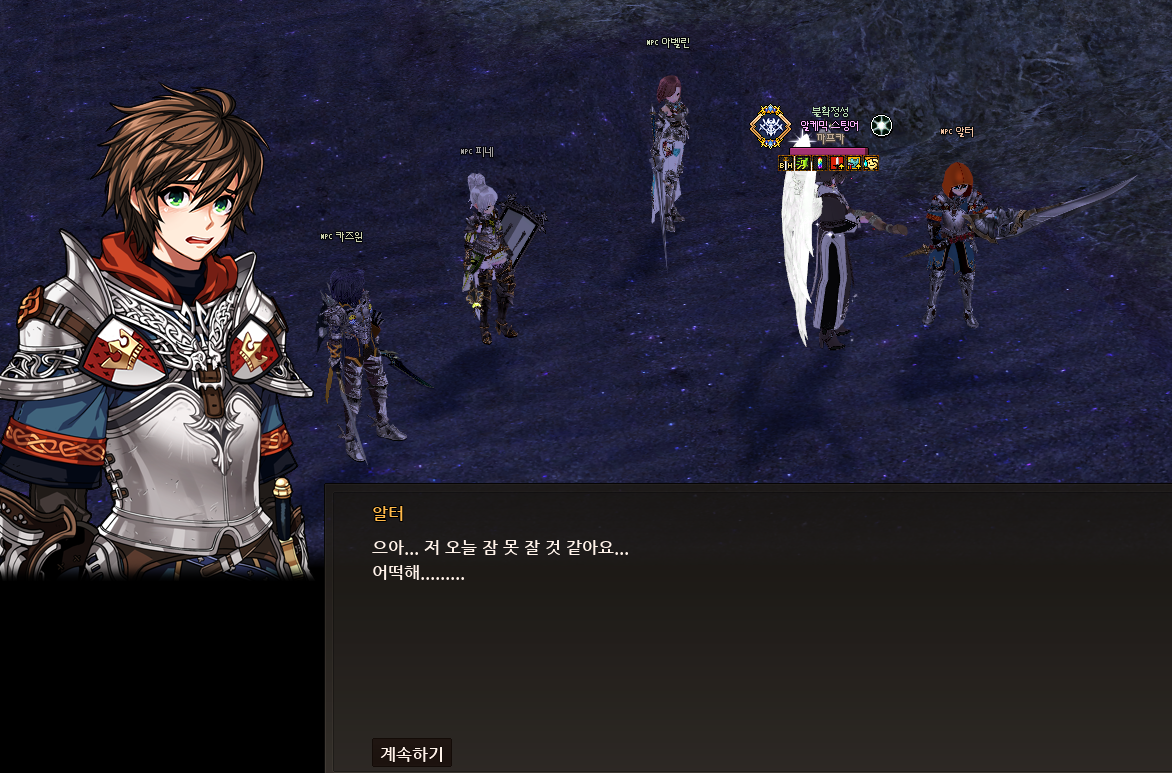The width and height of the screenshot is (1172, 773).
Task: Click the 계속하기 continue button
Action: (412, 753)
